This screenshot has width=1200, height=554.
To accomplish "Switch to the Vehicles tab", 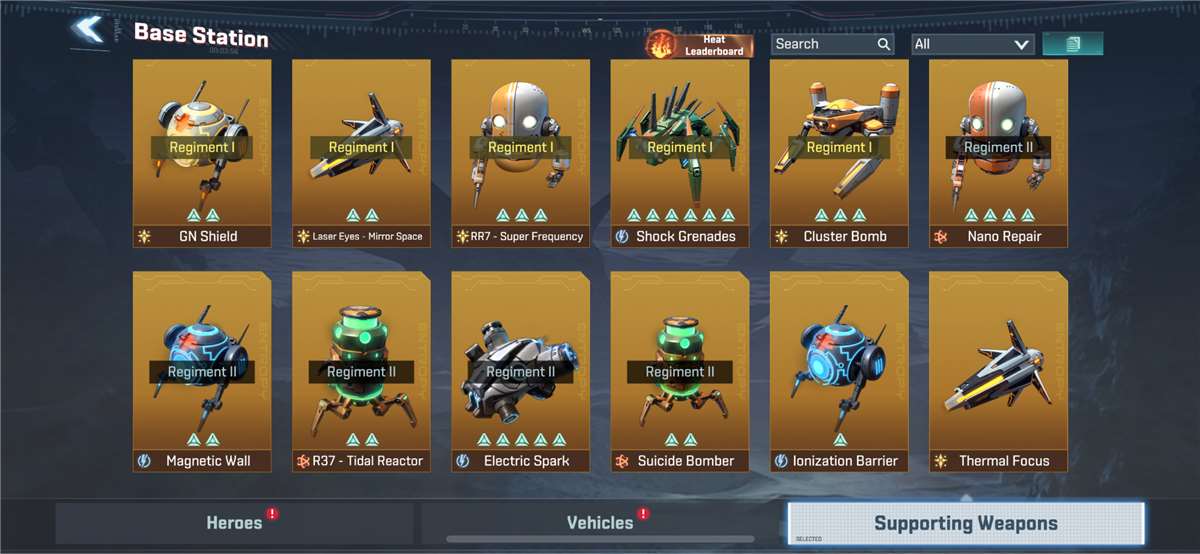I will click(600, 523).
